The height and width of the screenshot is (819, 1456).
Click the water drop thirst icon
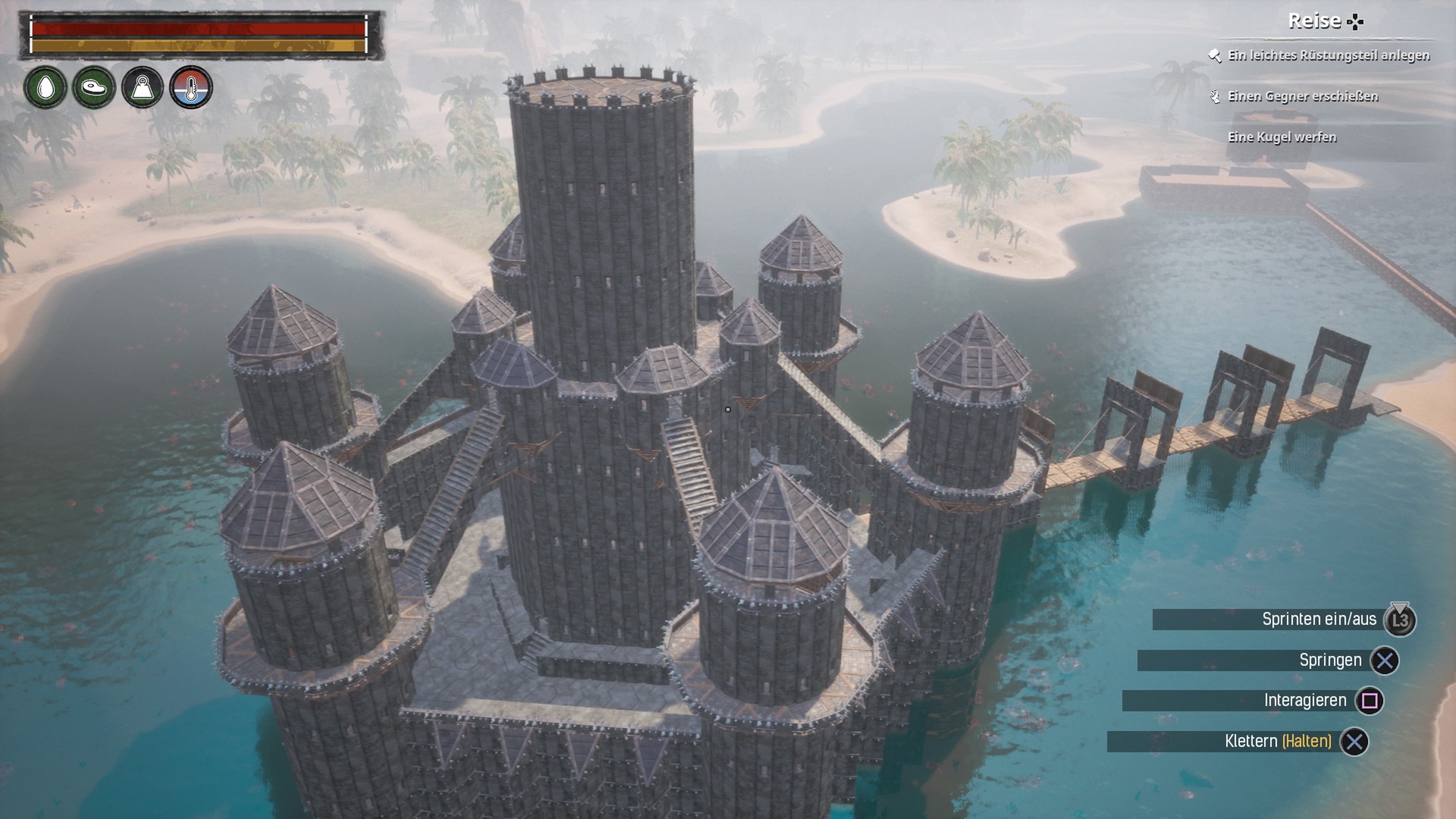45,88
